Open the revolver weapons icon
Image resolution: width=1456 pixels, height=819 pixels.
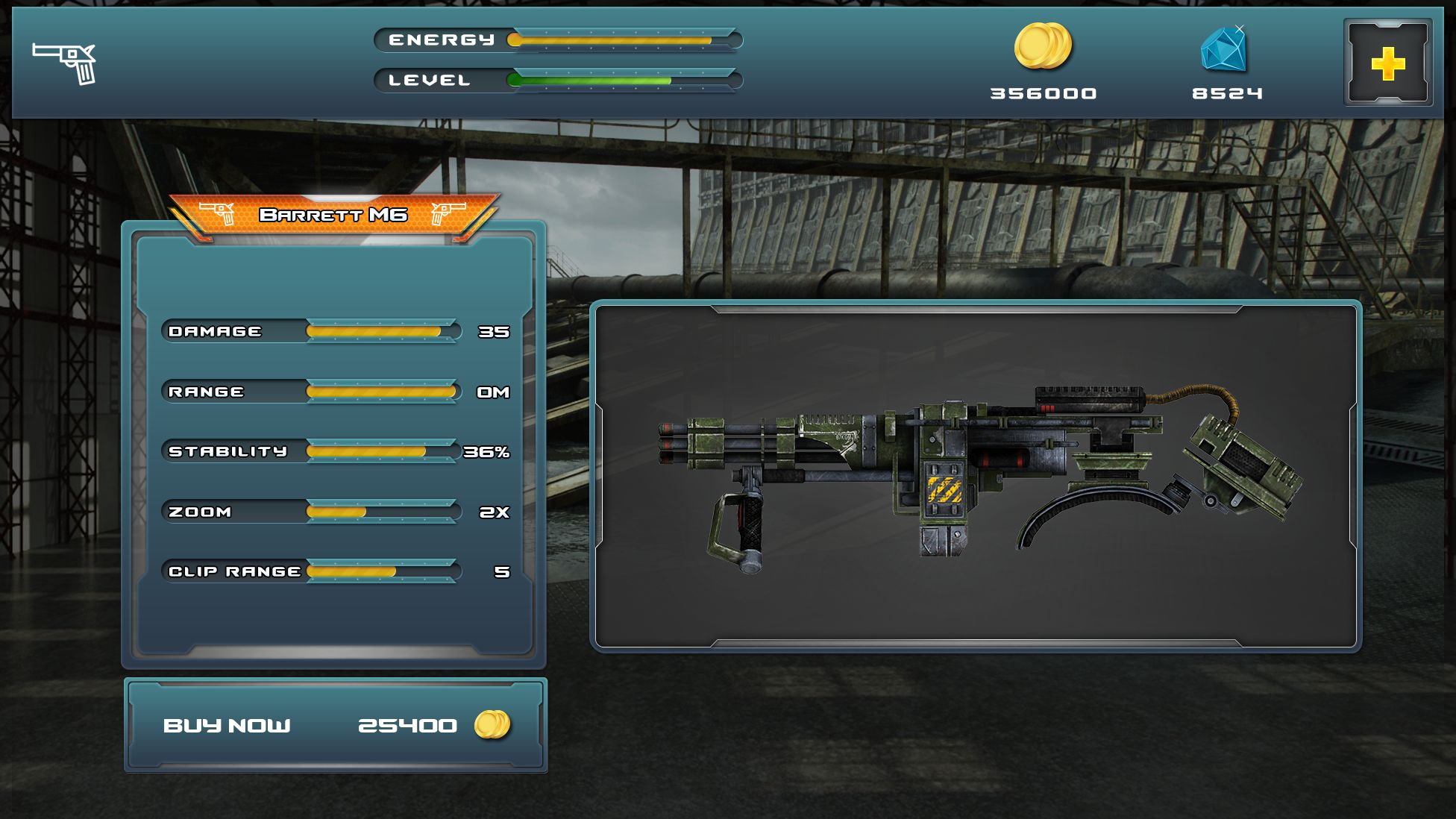click(65, 63)
